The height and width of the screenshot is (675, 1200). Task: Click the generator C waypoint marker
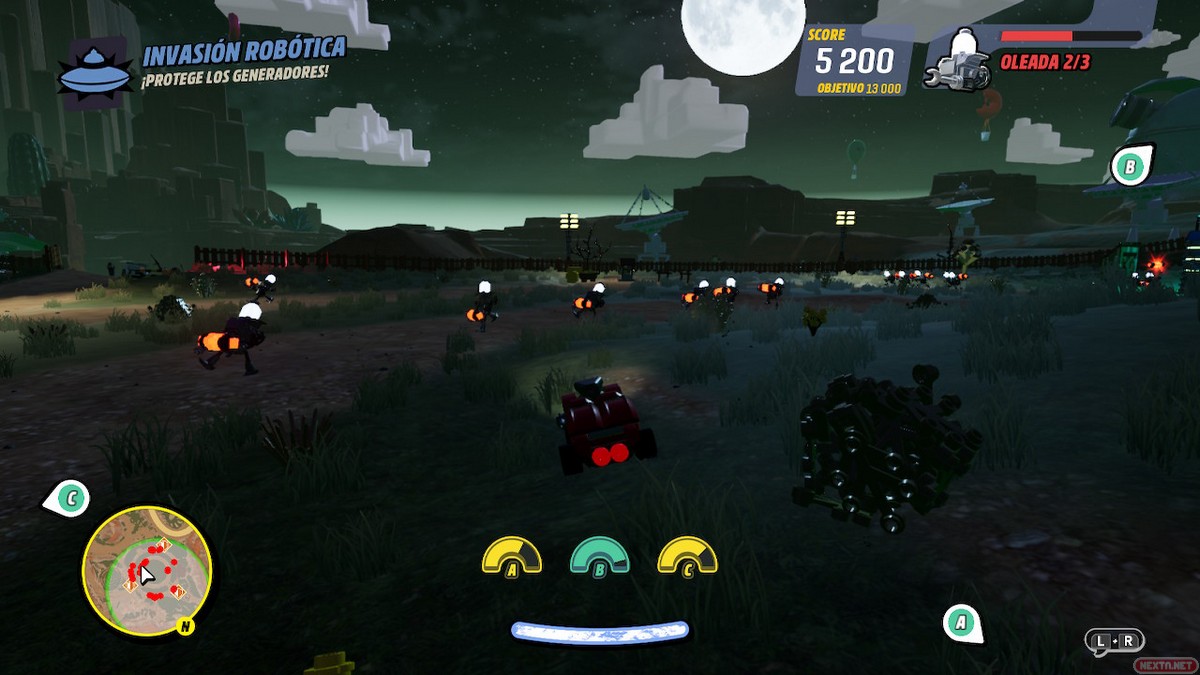(70, 496)
